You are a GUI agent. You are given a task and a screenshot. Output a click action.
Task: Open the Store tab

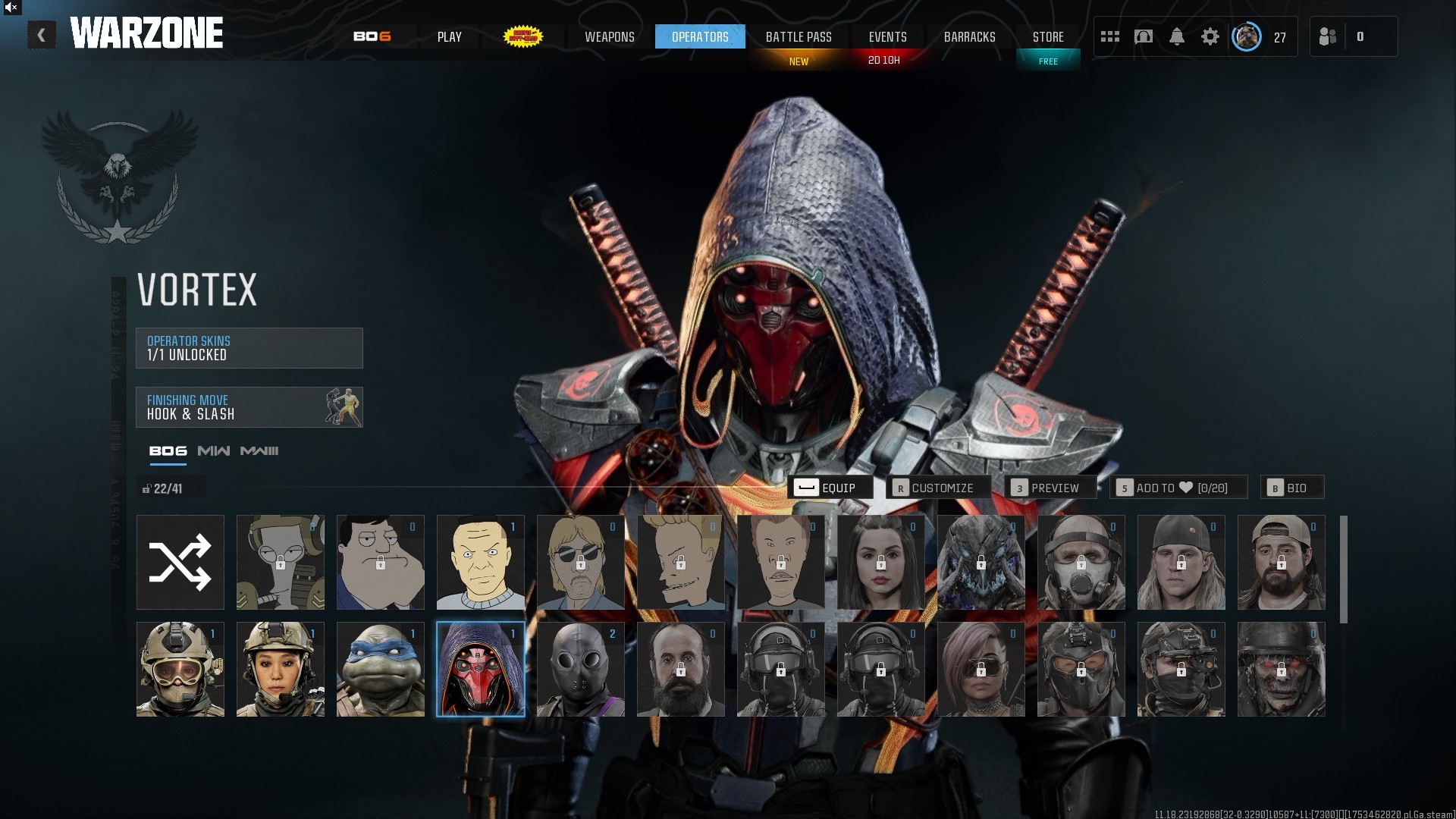pyautogui.click(x=1048, y=36)
